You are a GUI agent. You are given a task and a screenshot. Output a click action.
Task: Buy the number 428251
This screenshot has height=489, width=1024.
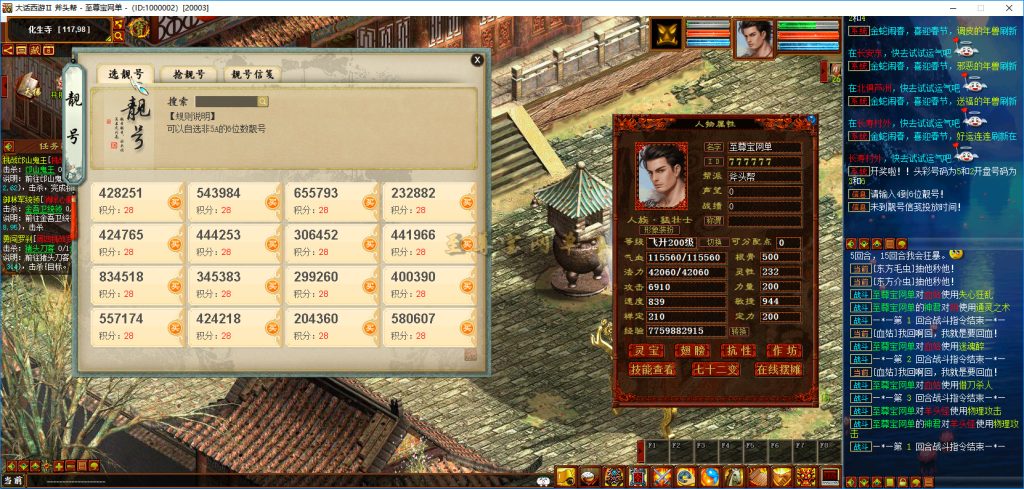point(175,201)
